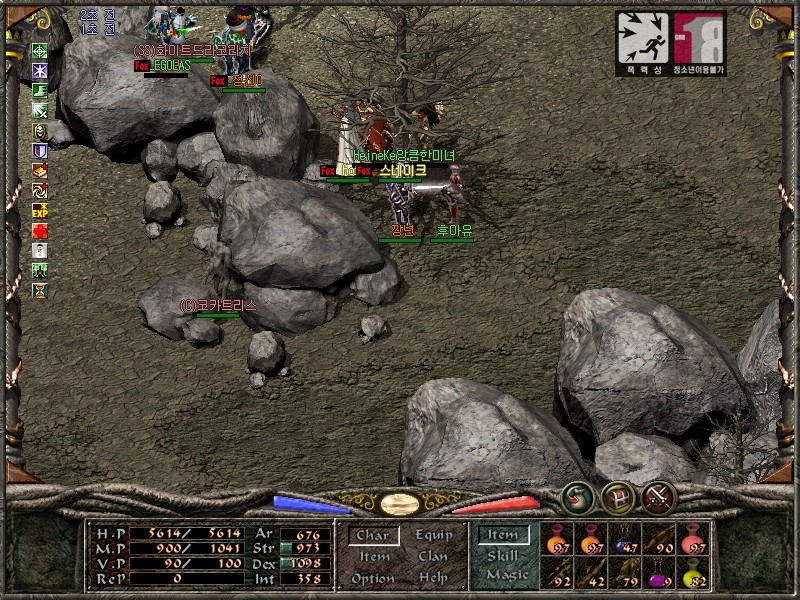Click the round treasure chest button

coord(618,497)
